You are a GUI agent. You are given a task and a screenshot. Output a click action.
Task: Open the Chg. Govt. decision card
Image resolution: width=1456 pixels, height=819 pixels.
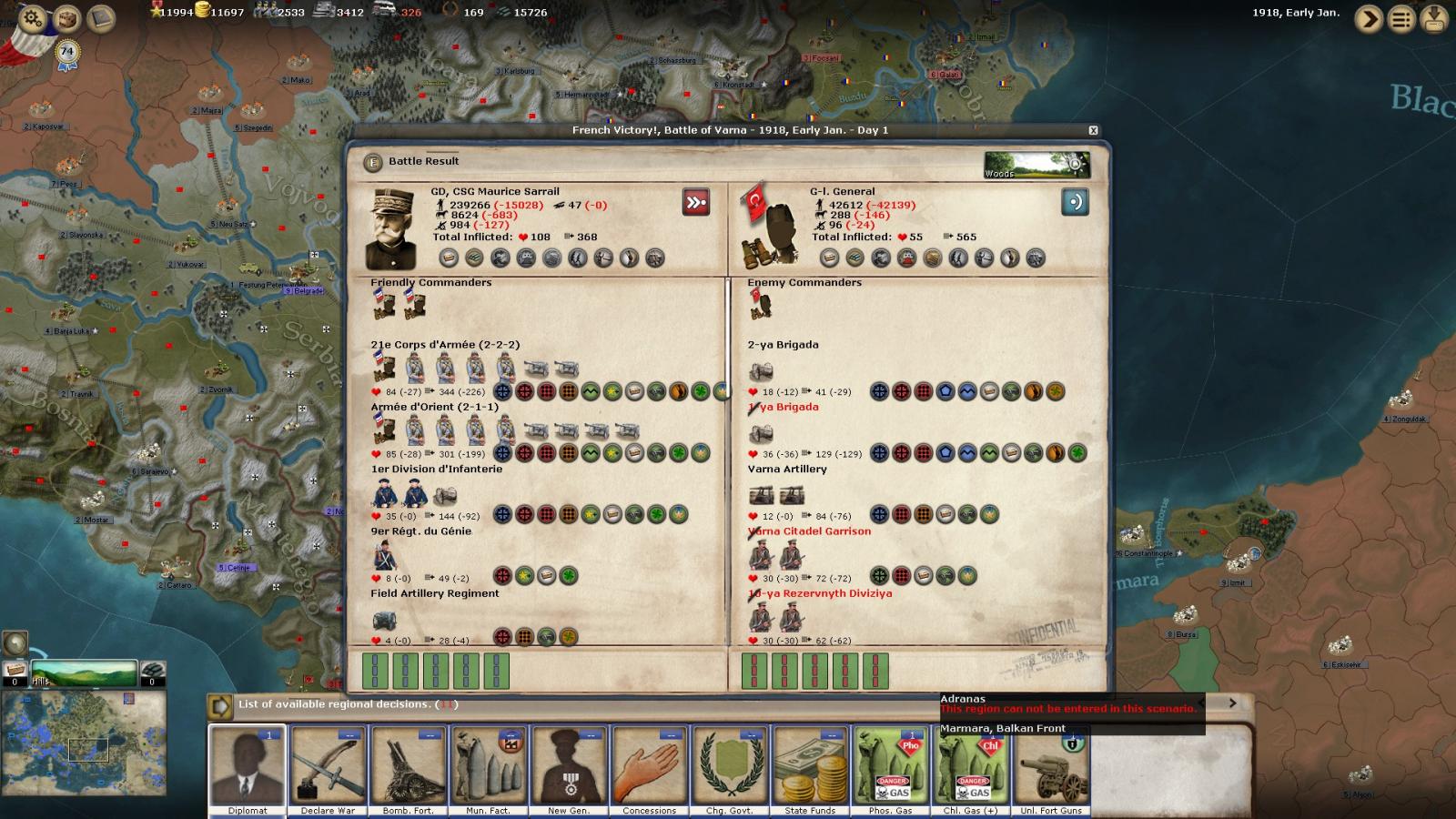pos(730,766)
